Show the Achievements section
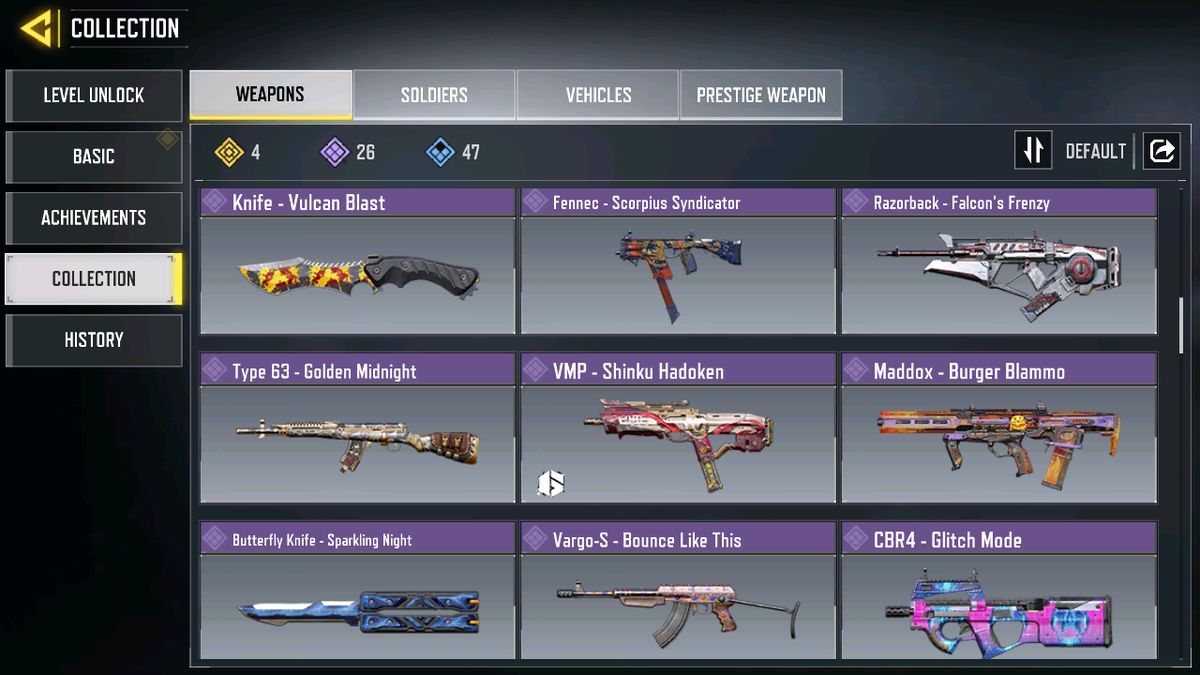This screenshot has height=675, width=1200. 93,218
